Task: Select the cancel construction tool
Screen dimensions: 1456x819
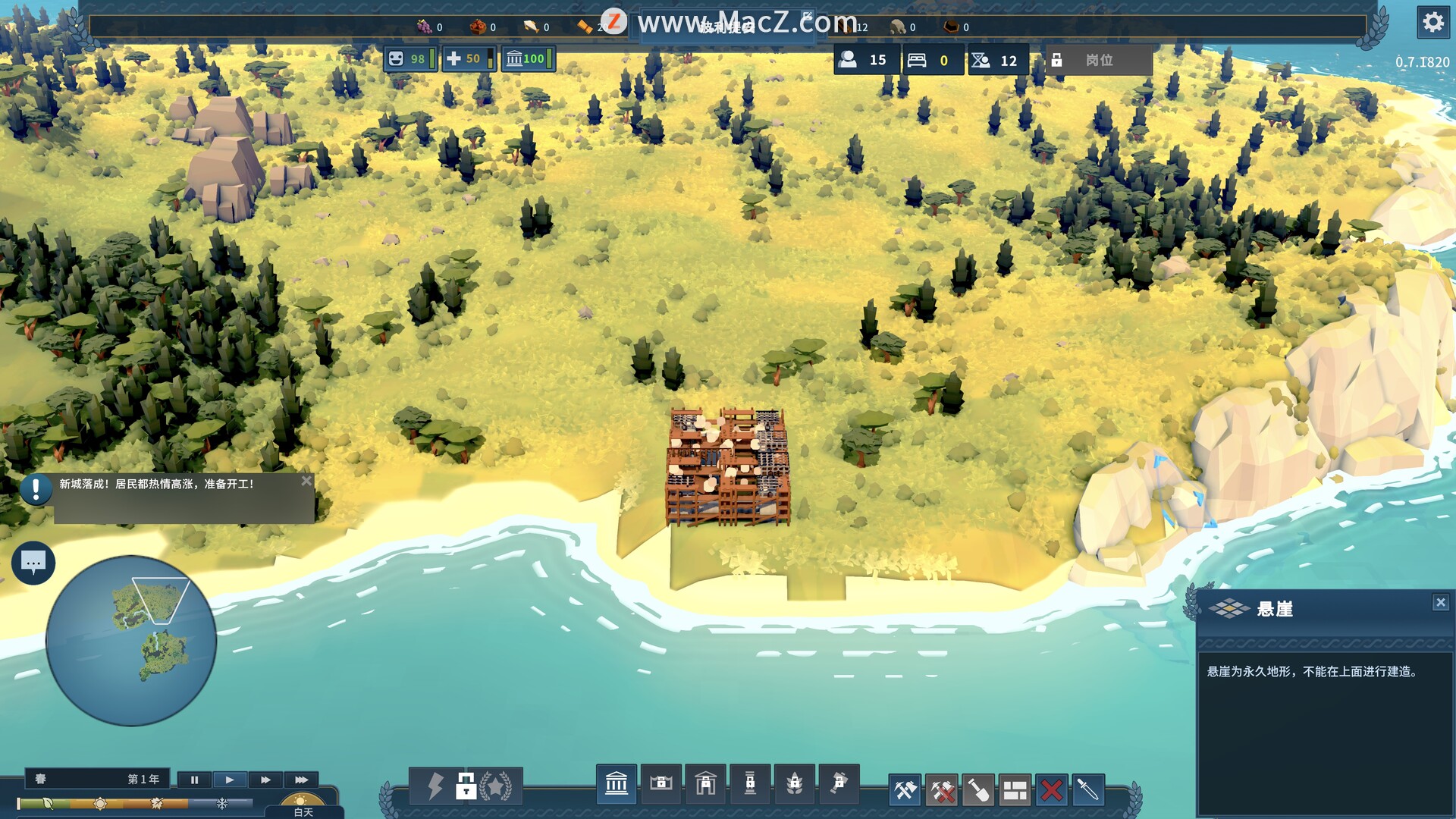Action: (942, 790)
